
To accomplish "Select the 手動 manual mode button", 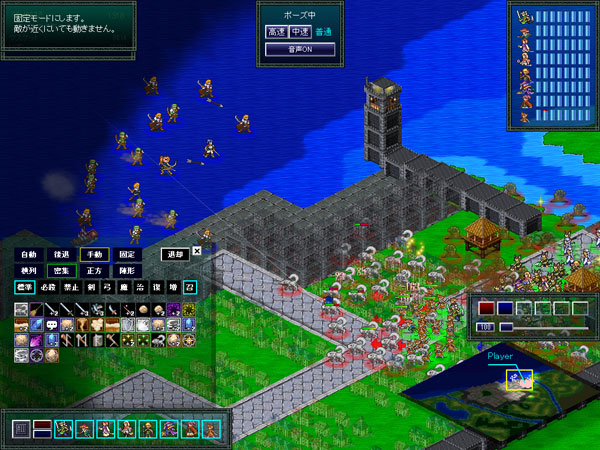I will pyautogui.click(x=93, y=254).
